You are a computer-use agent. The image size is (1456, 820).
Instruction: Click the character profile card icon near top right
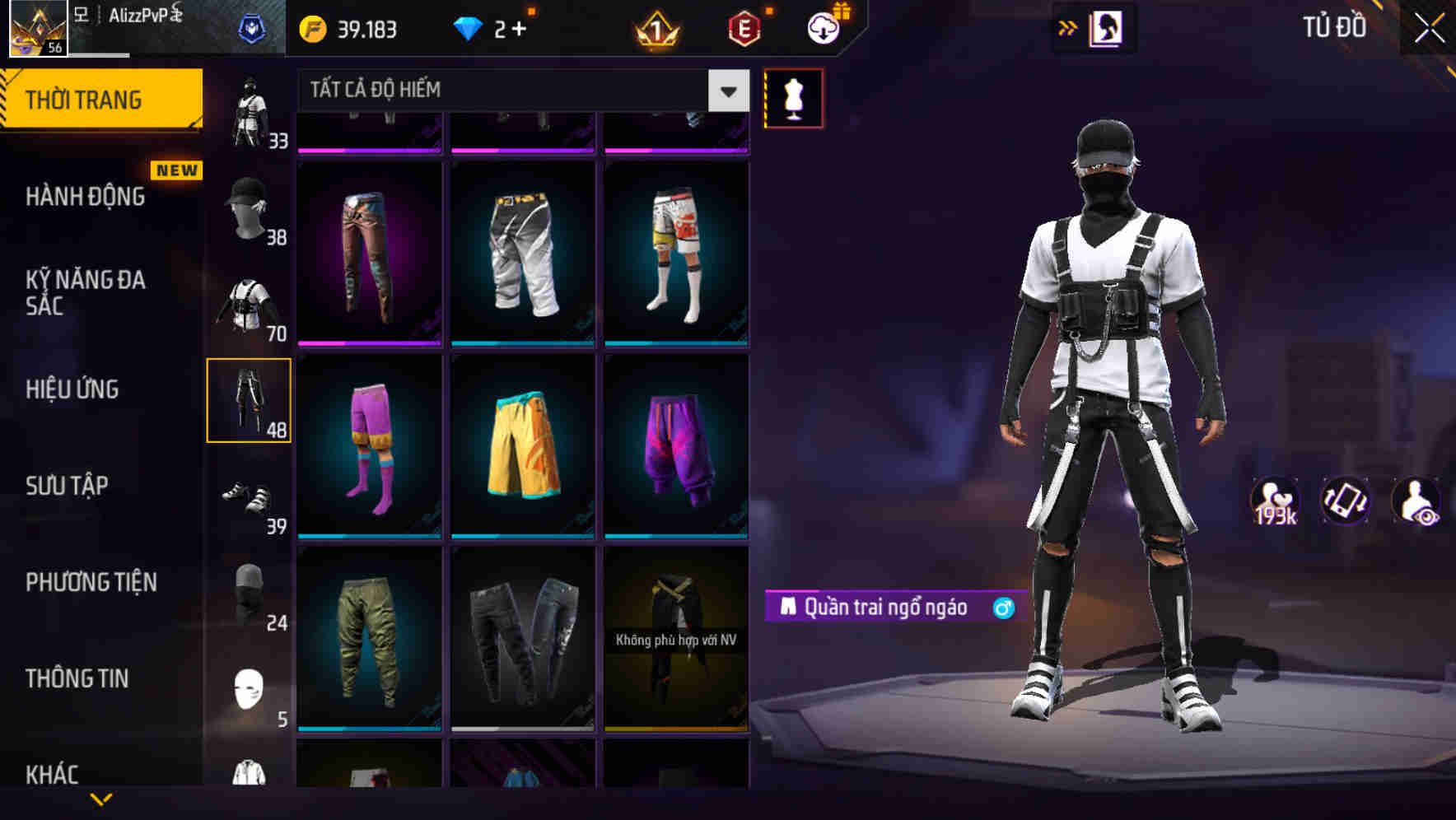(1108, 30)
